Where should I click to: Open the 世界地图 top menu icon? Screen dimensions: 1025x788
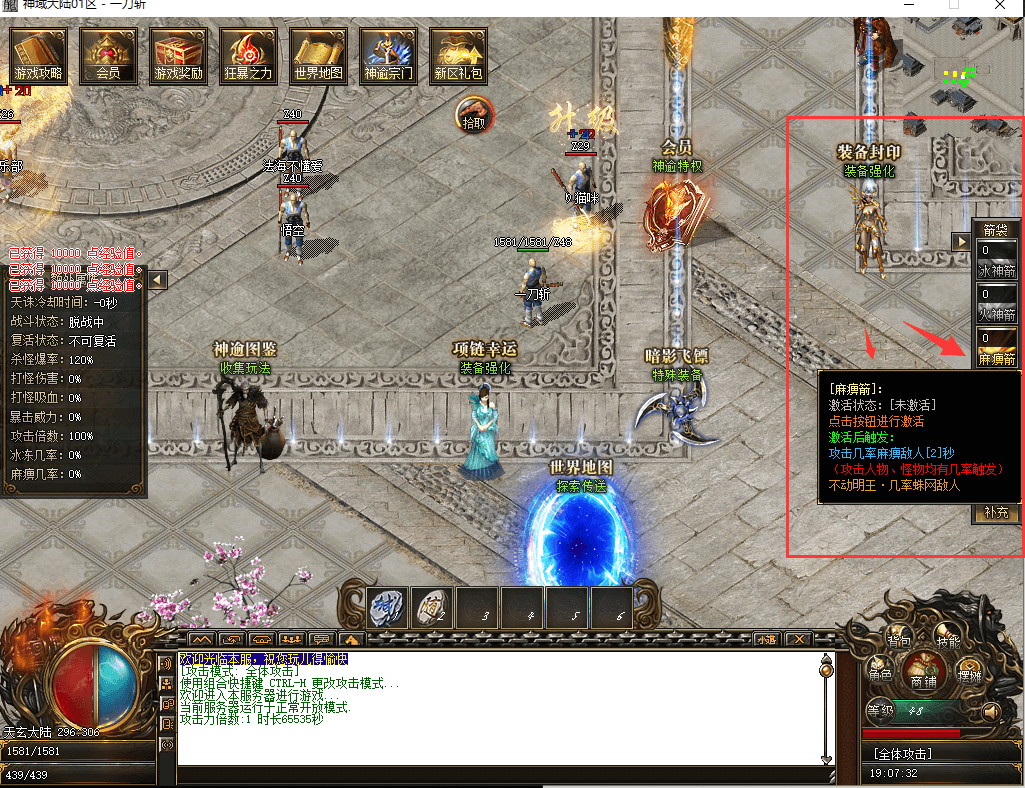(x=319, y=55)
